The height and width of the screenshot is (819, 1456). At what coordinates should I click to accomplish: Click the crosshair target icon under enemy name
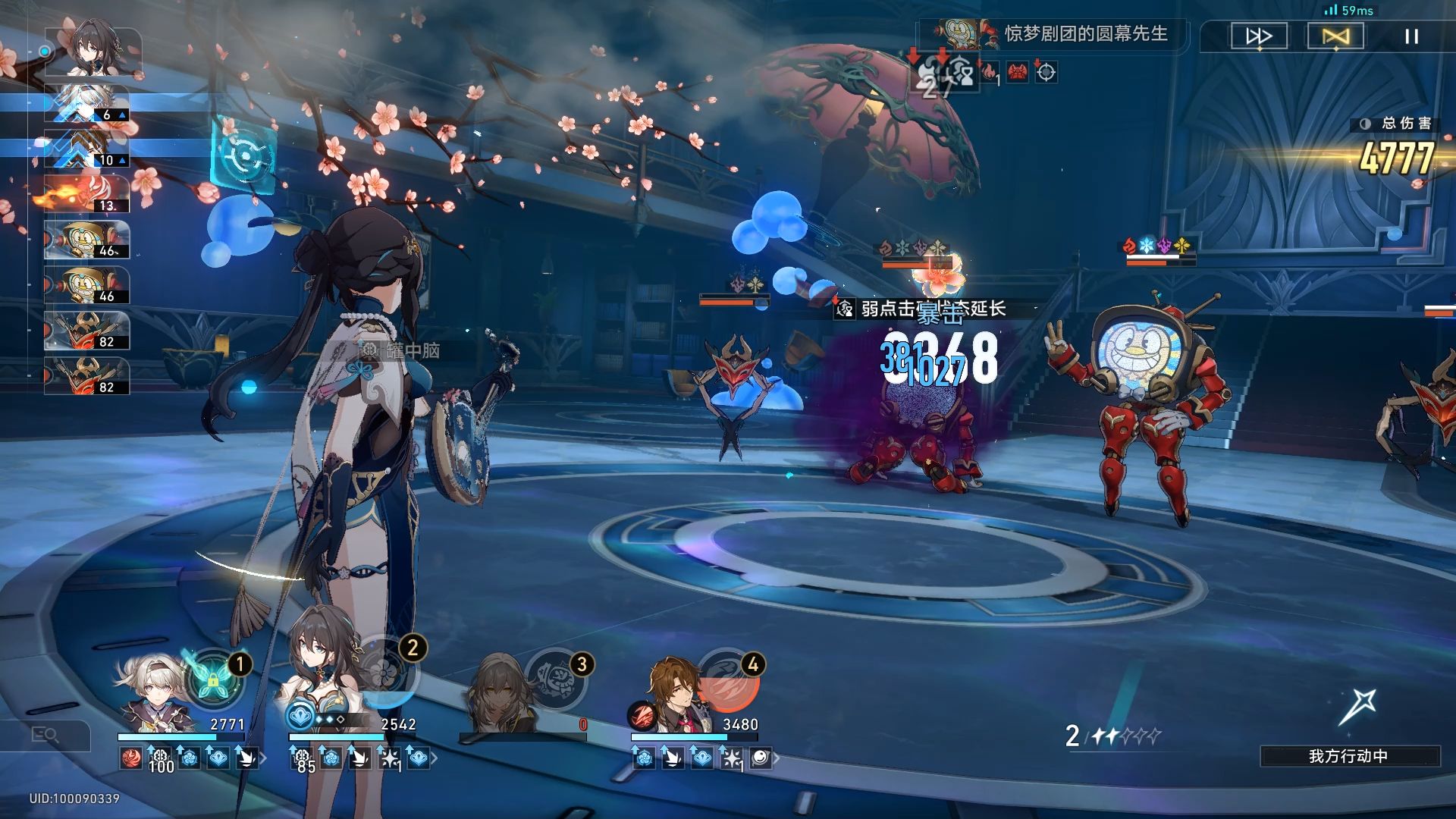coord(1046,73)
